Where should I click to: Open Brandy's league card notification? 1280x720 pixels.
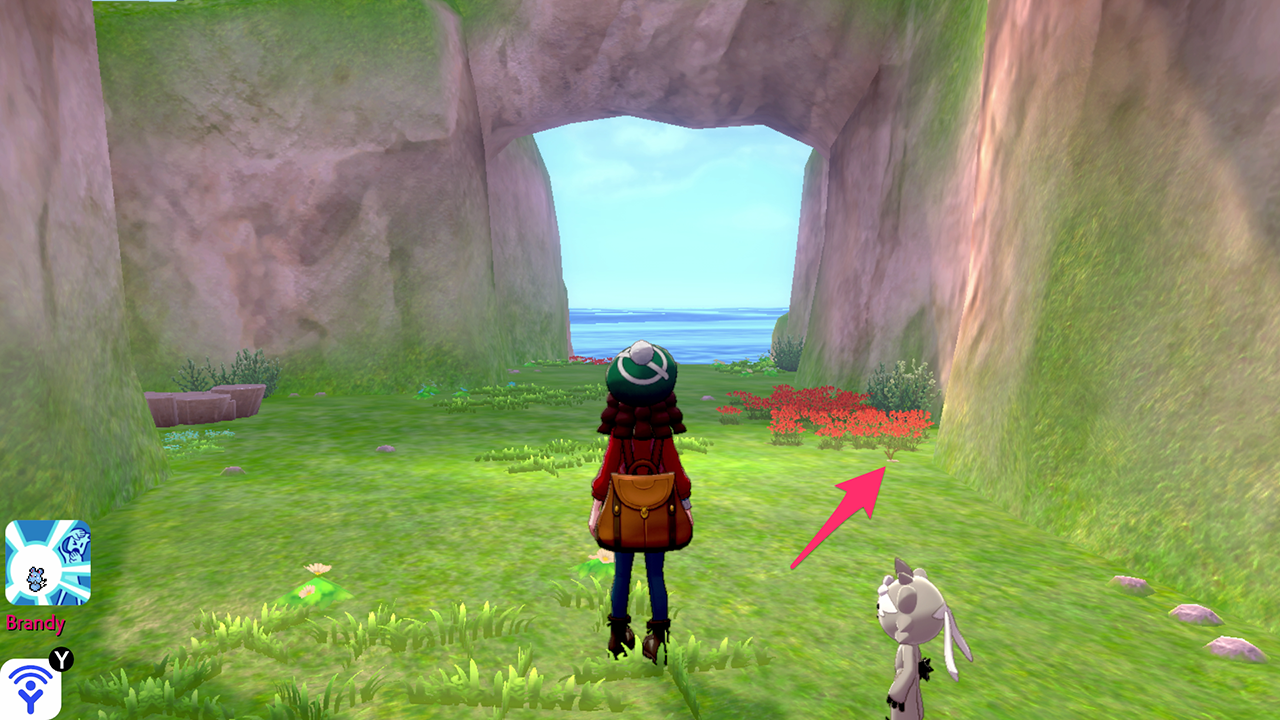[x=47, y=562]
